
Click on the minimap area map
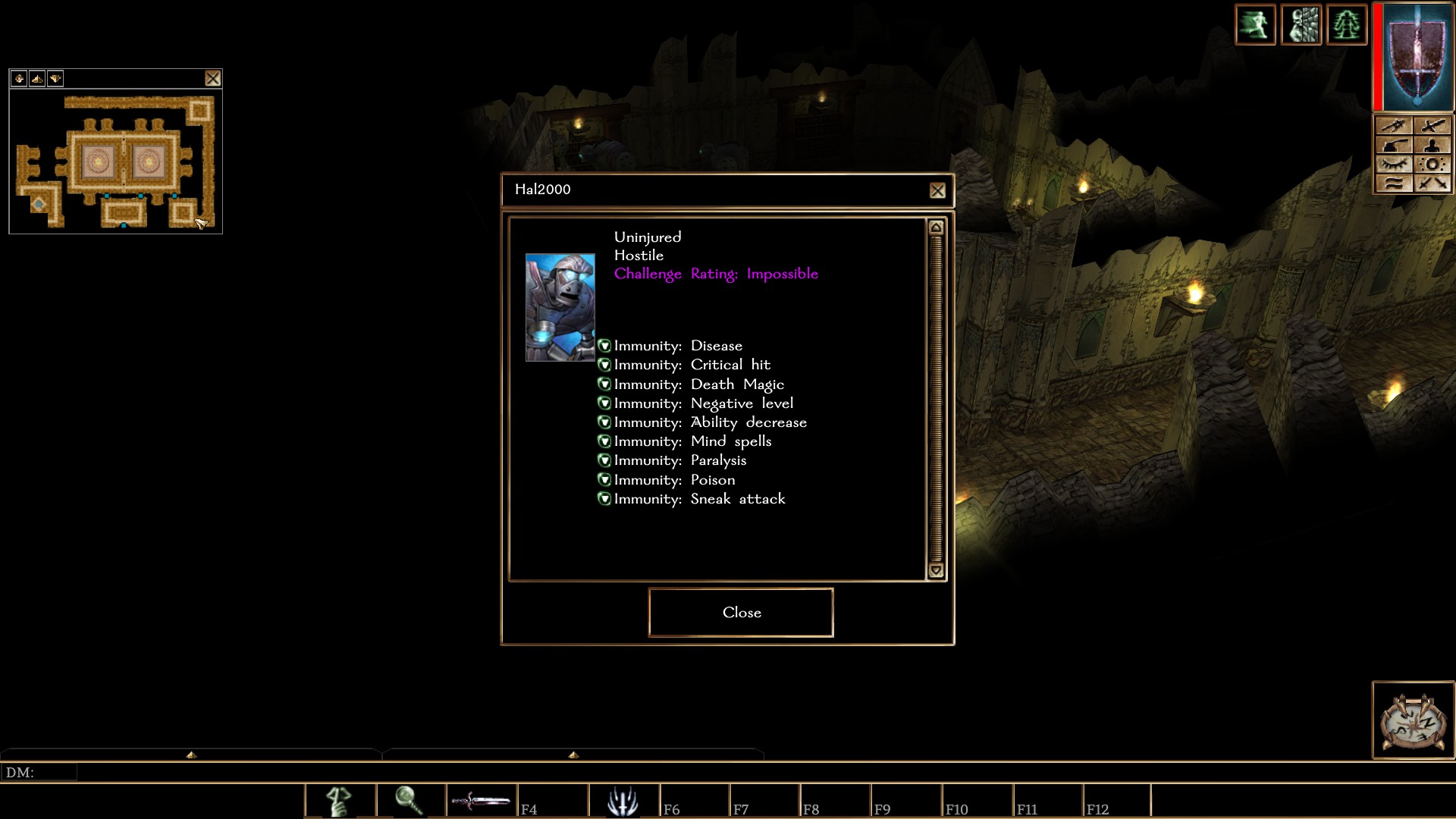tap(115, 162)
